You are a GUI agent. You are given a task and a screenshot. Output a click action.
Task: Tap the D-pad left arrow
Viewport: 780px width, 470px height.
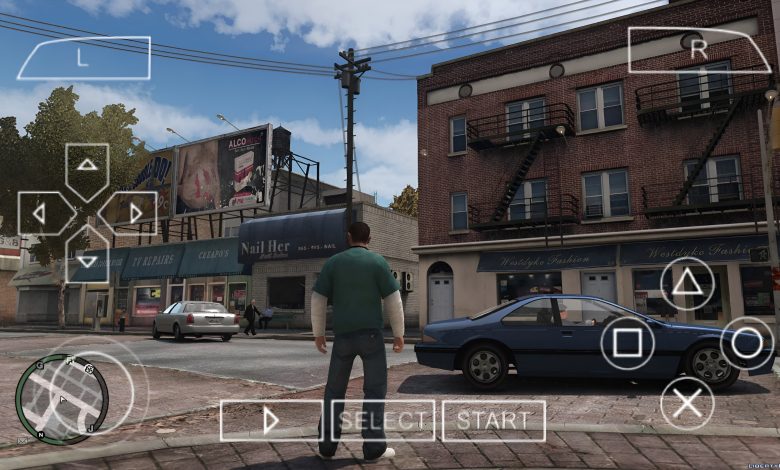click(x=42, y=213)
